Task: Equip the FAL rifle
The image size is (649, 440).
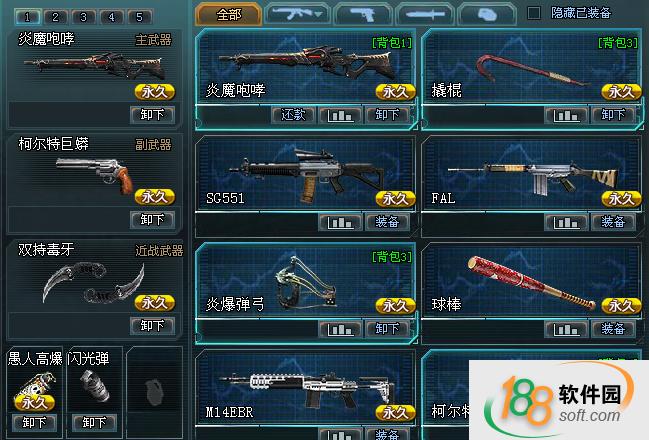Action: tap(612, 222)
